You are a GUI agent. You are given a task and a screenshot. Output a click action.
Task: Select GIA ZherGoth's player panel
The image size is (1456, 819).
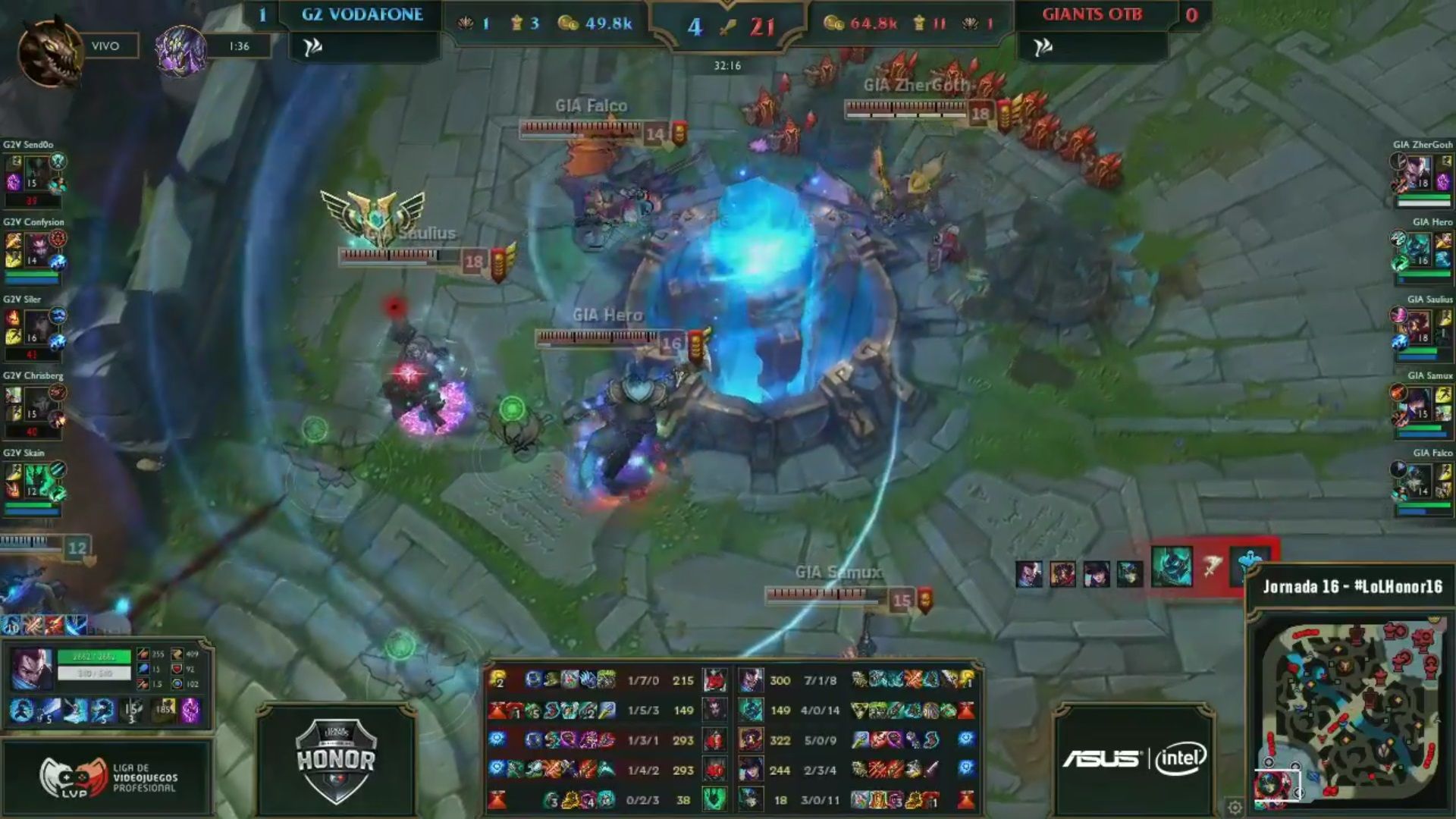click(x=1423, y=175)
